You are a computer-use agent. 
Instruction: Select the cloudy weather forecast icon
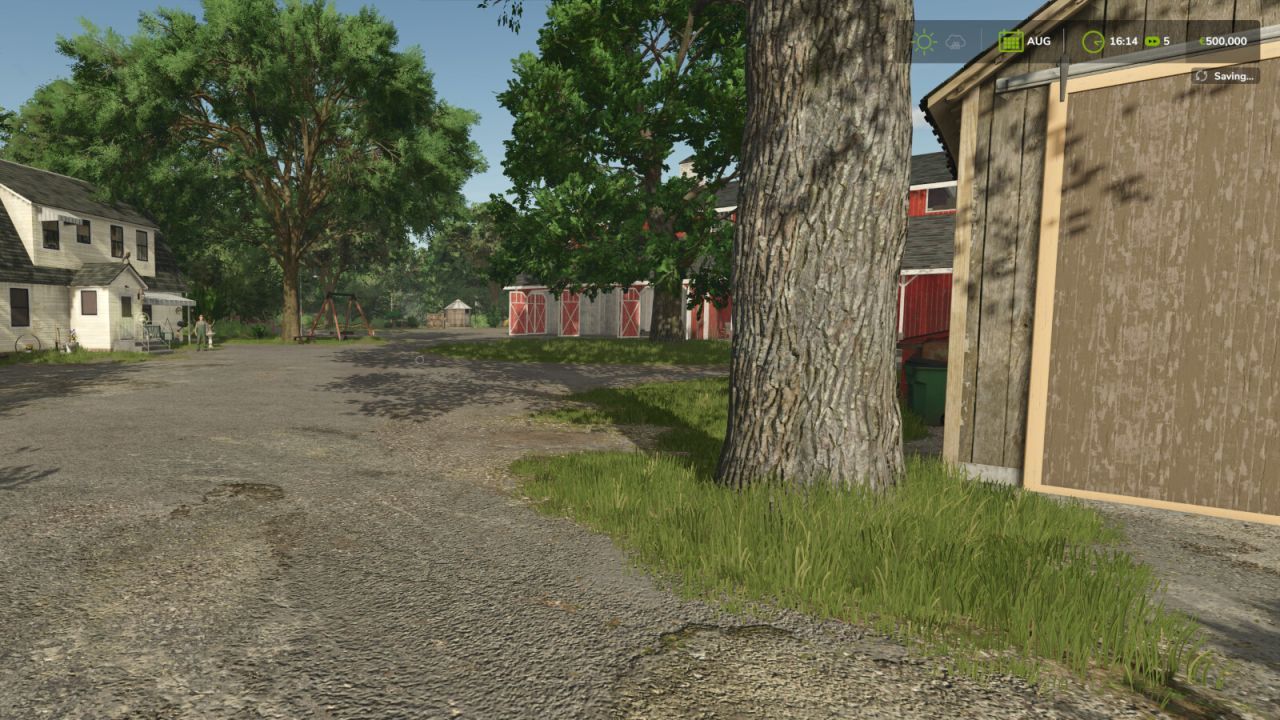point(955,41)
